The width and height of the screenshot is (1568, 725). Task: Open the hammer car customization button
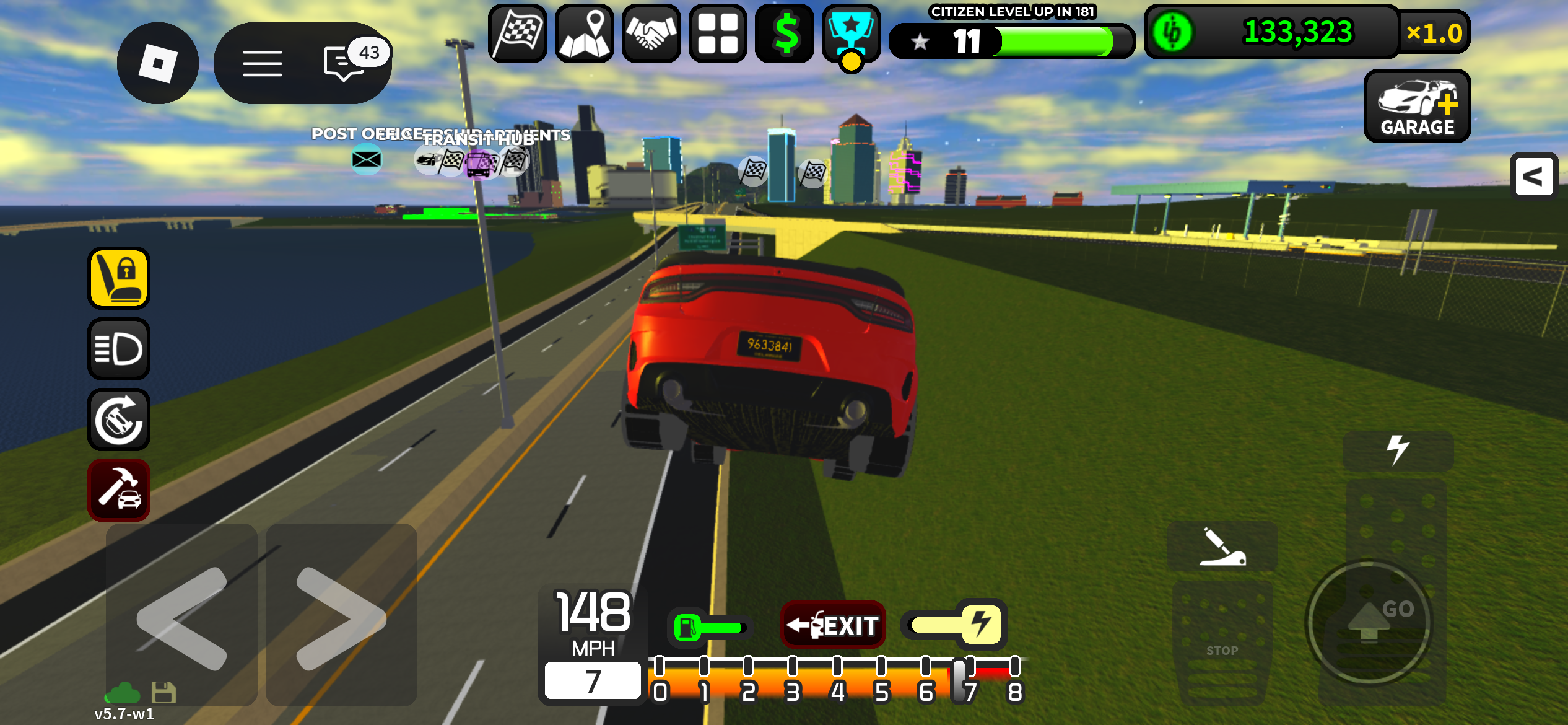(x=119, y=490)
